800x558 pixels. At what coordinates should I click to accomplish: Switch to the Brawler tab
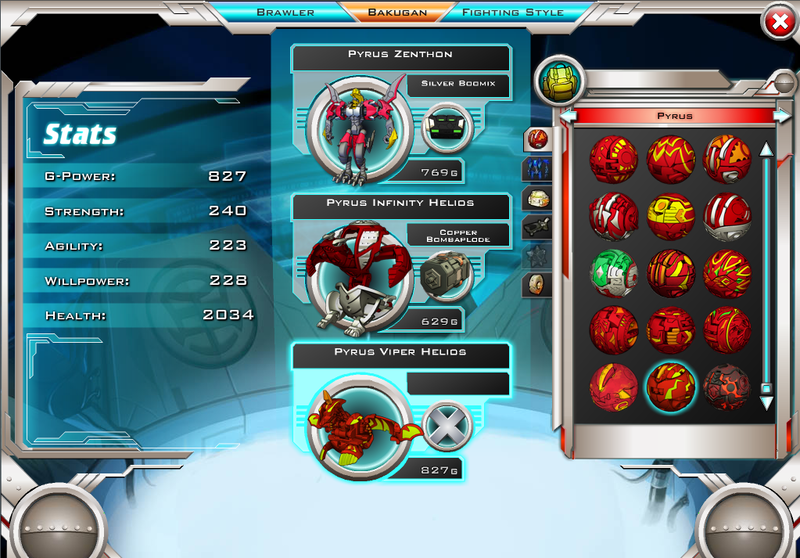click(286, 12)
